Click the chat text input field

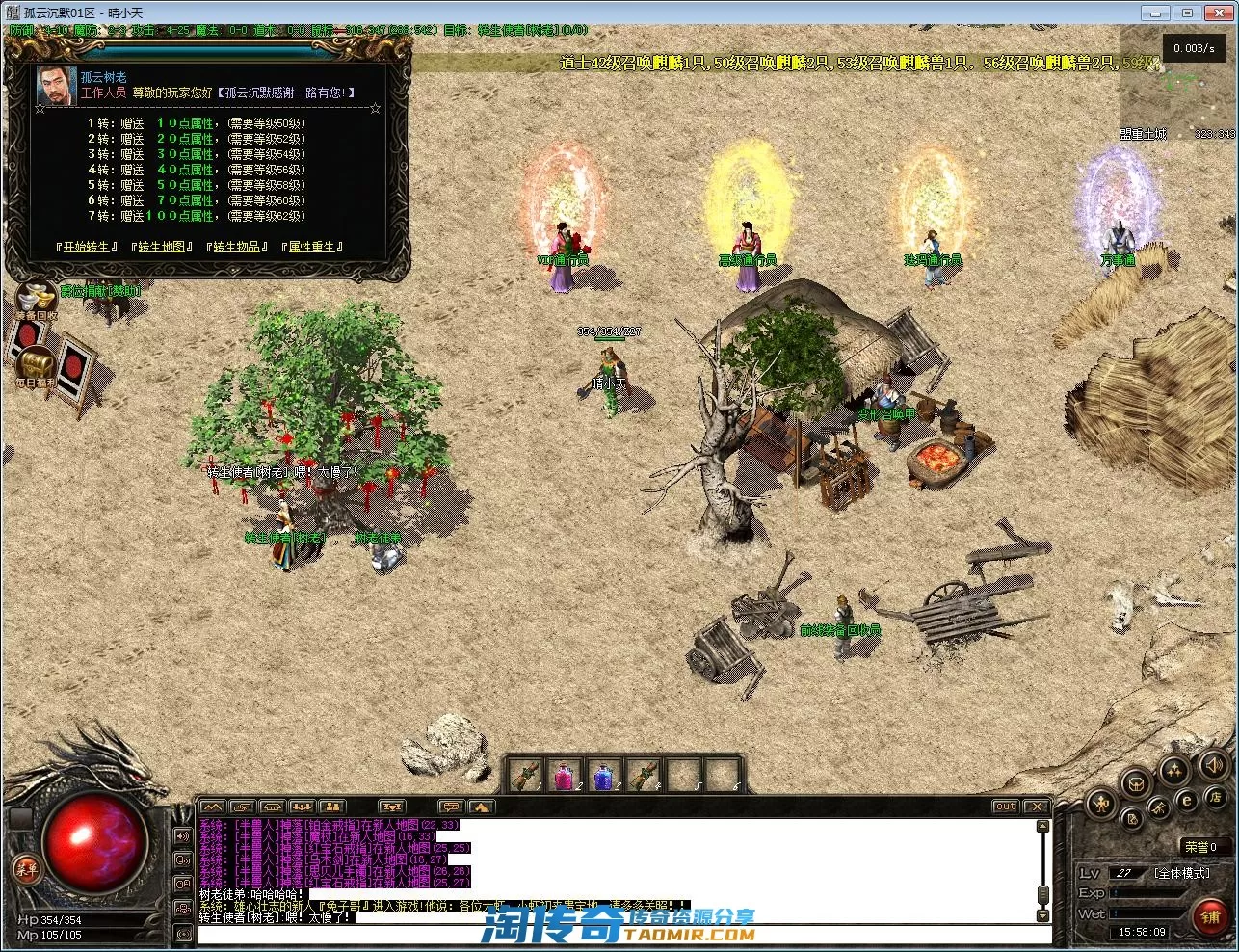tap(617, 933)
